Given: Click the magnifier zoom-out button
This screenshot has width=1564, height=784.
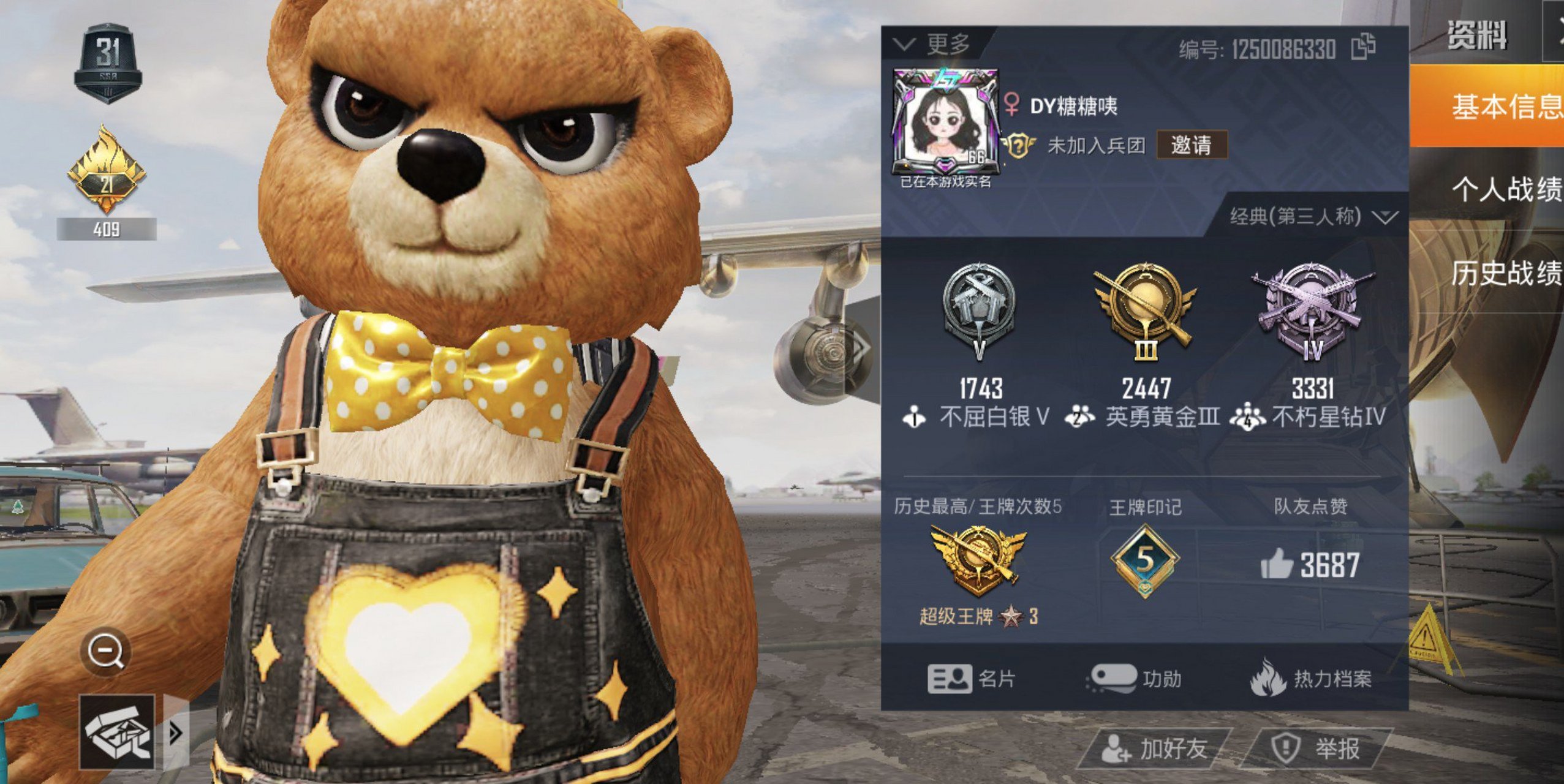Looking at the screenshot, I should click(106, 651).
